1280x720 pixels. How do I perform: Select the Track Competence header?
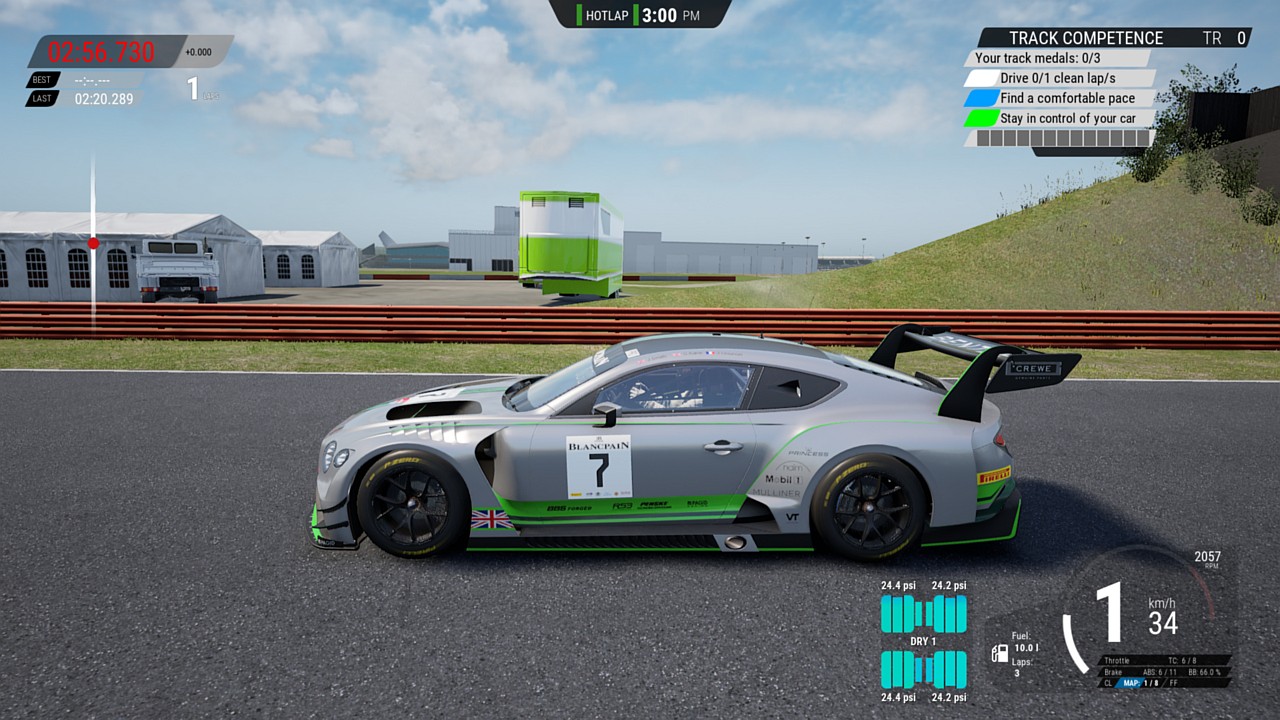click(x=1085, y=38)
